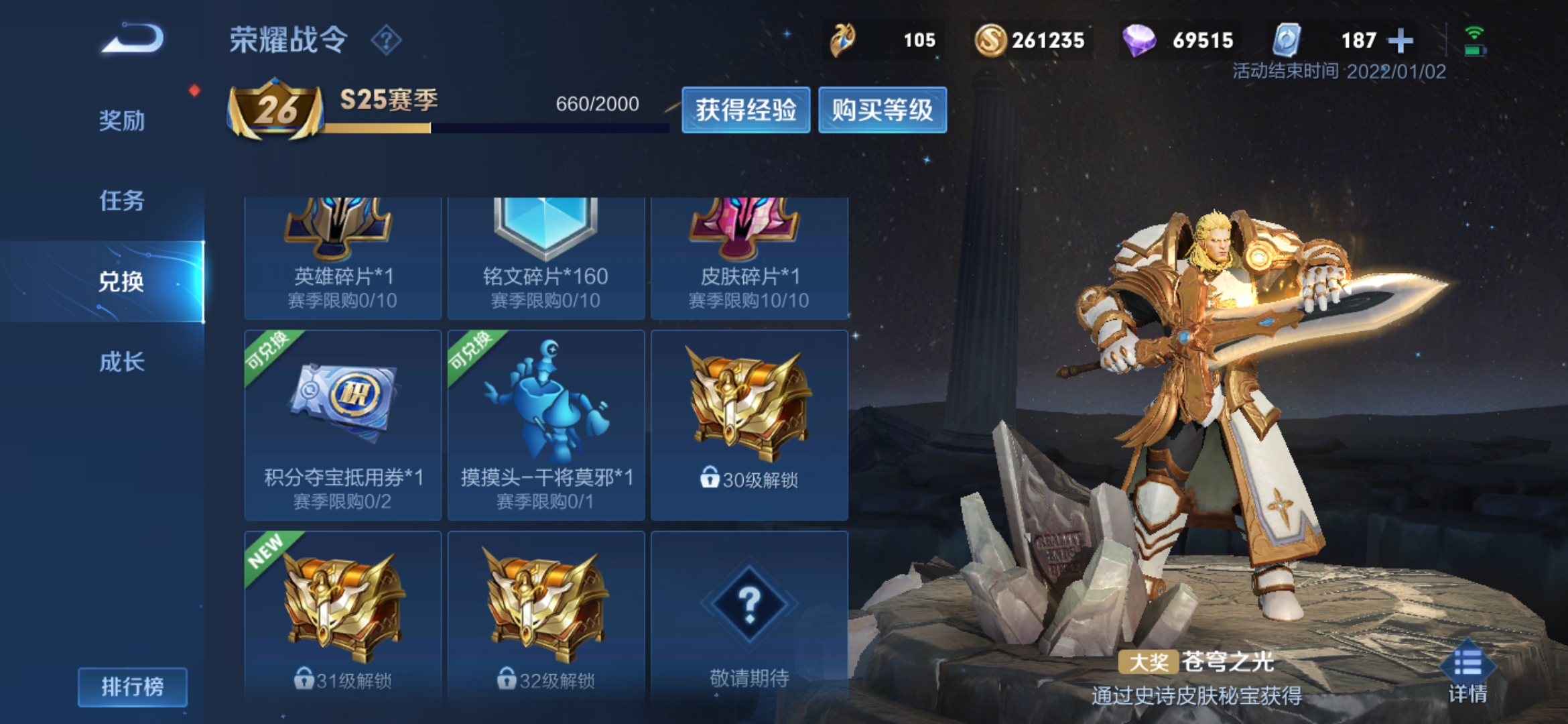The image size is (1568, 724).
Task: Add more vouchers with the plus icon
Action: click(x=1400, y=41)
